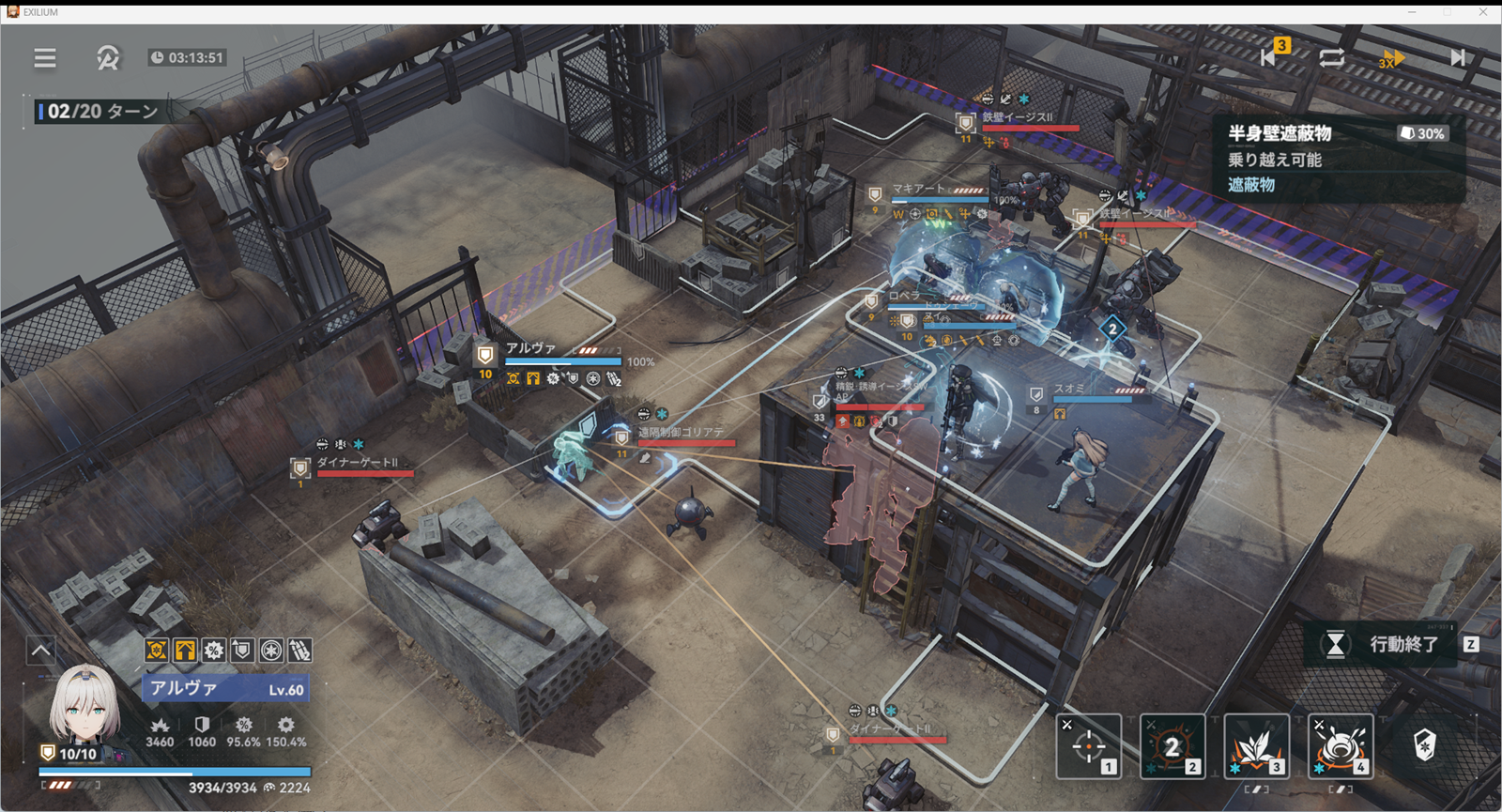Click the frost shield icon beside skills

point(1425,745)
